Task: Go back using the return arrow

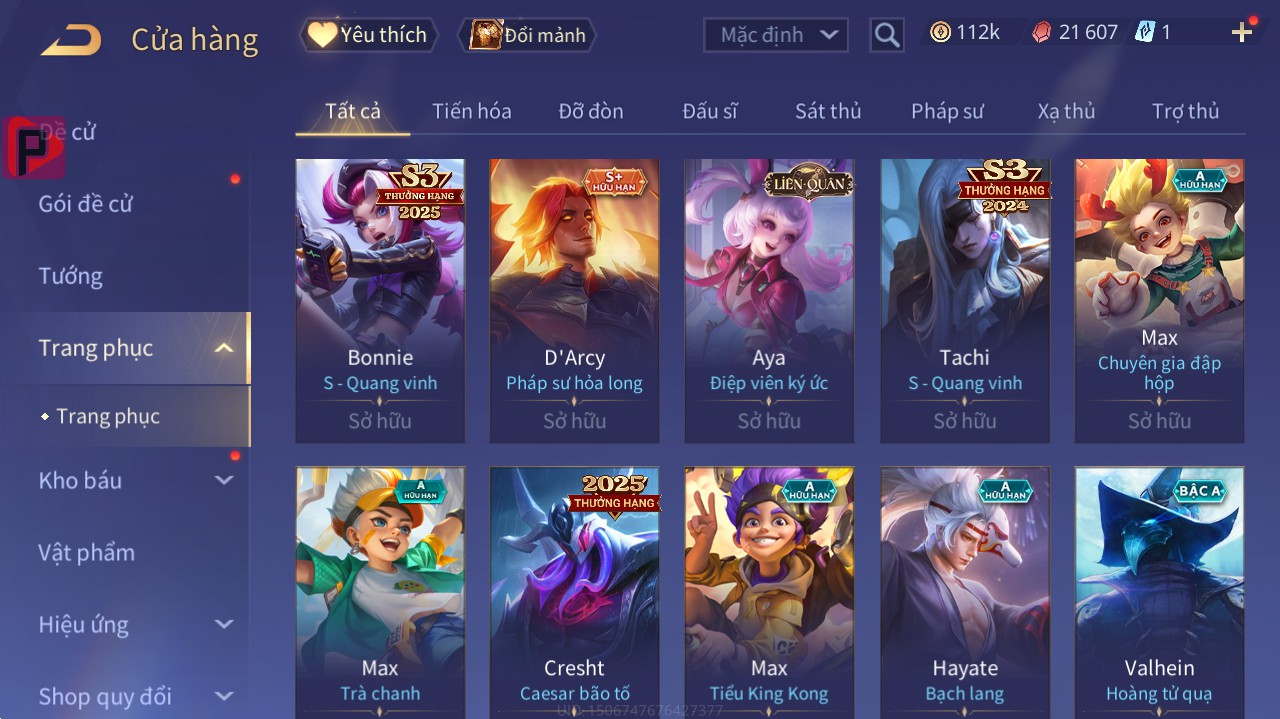Action: 71,40
